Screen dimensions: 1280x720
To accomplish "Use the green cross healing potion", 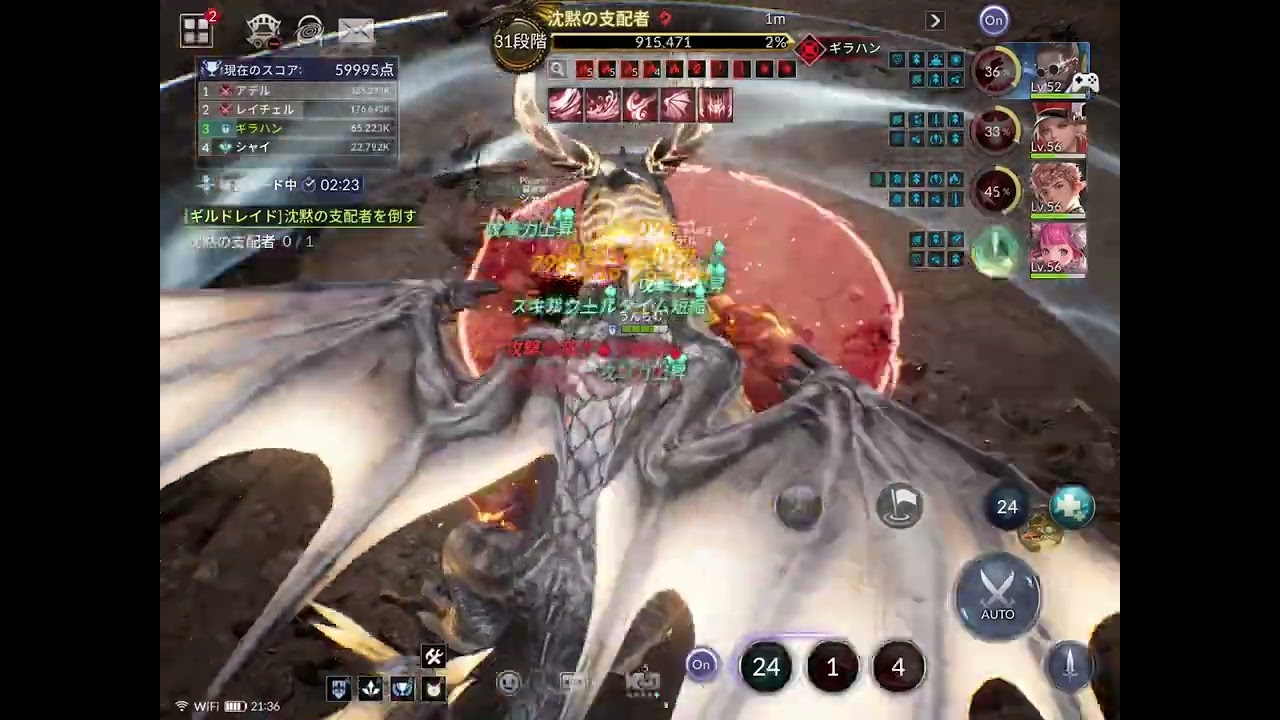I will [1072, 507].
